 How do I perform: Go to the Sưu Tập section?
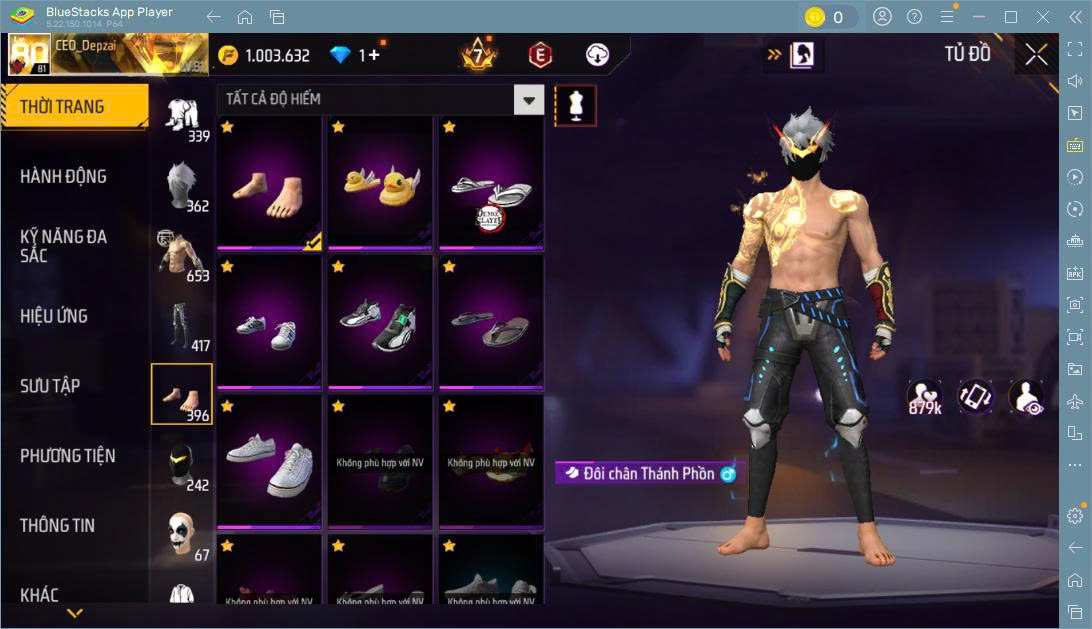[50, 386]
